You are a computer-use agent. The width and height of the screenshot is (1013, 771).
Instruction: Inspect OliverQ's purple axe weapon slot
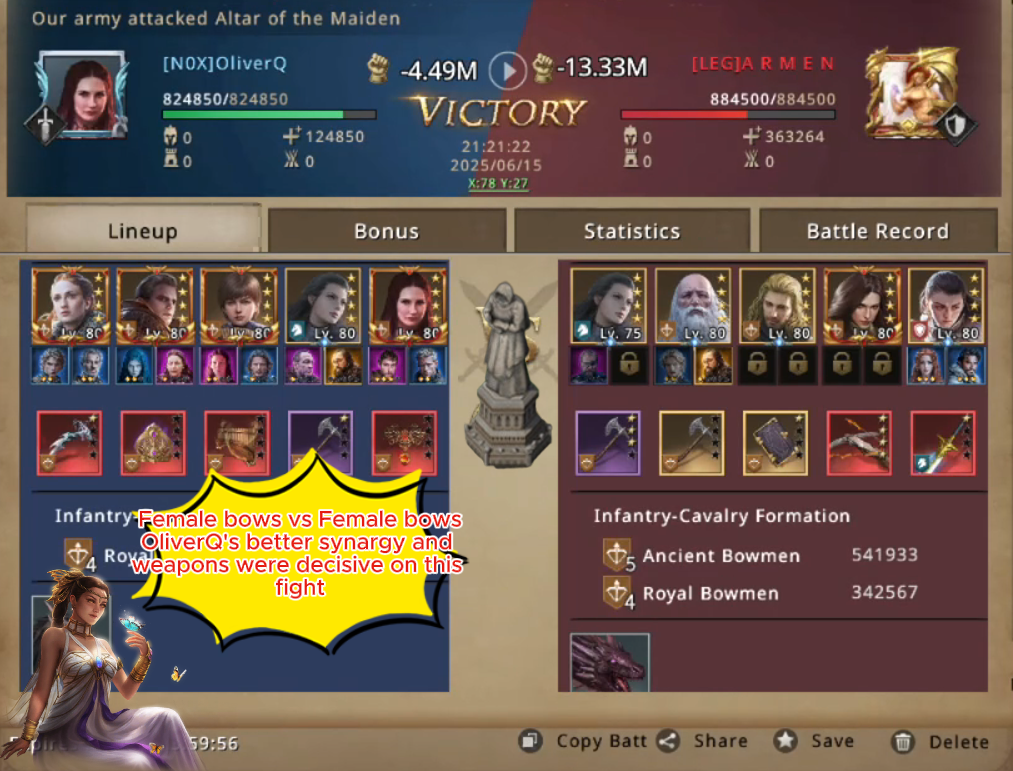point(320,442)
